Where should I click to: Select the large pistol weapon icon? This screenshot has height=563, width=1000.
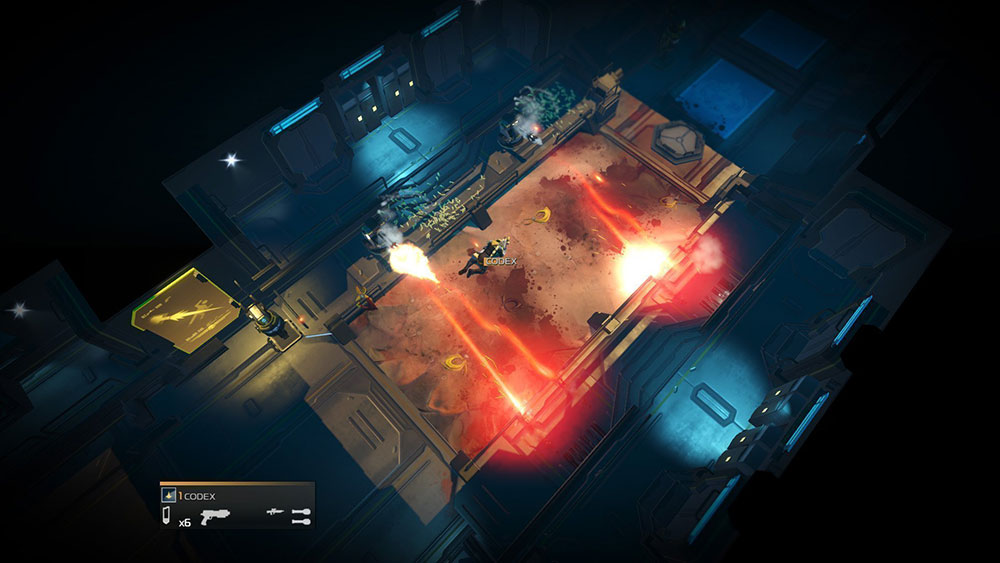tap(214, 517)
